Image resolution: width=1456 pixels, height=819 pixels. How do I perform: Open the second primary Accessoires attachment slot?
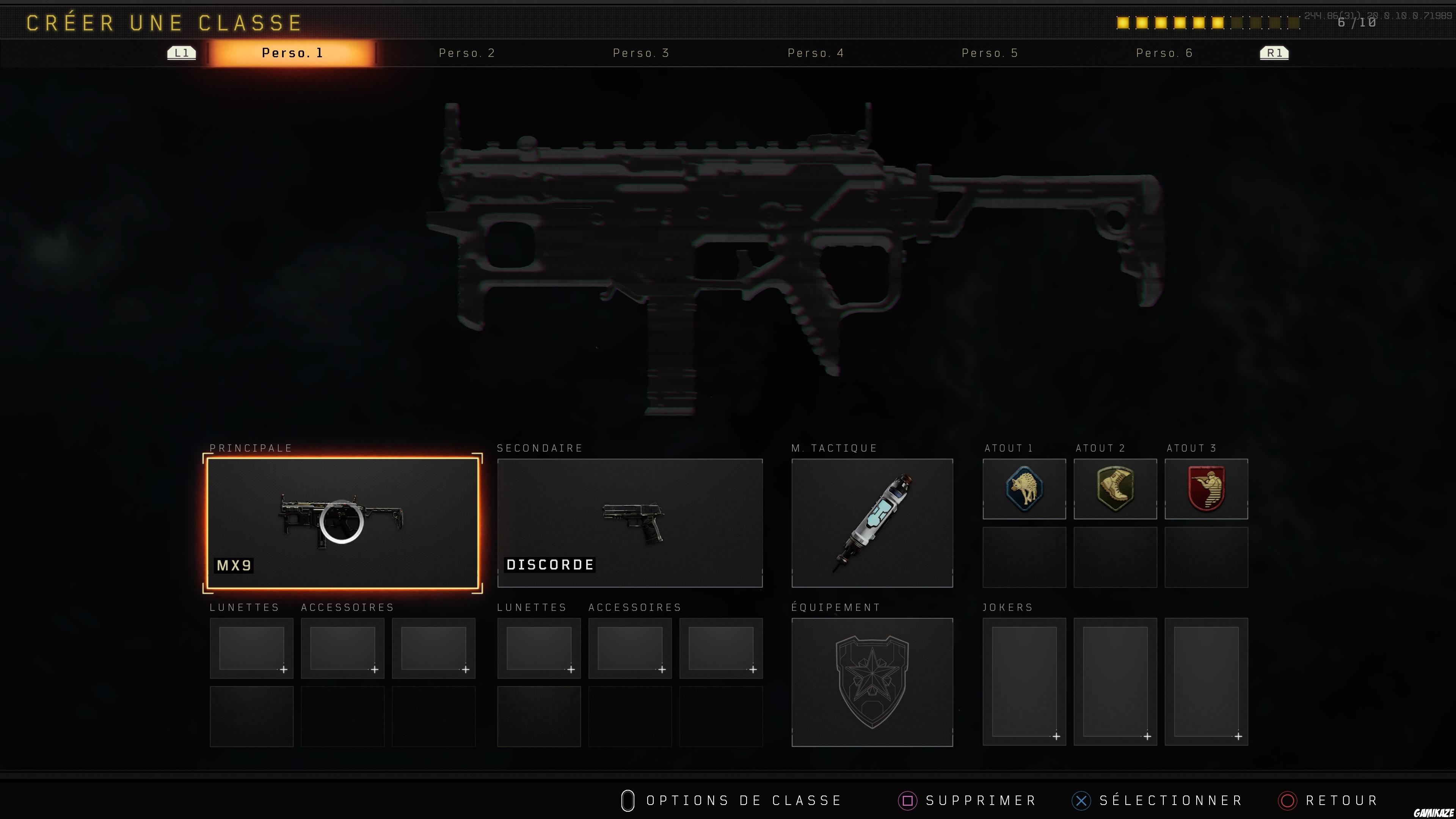[x=433, y=648]
